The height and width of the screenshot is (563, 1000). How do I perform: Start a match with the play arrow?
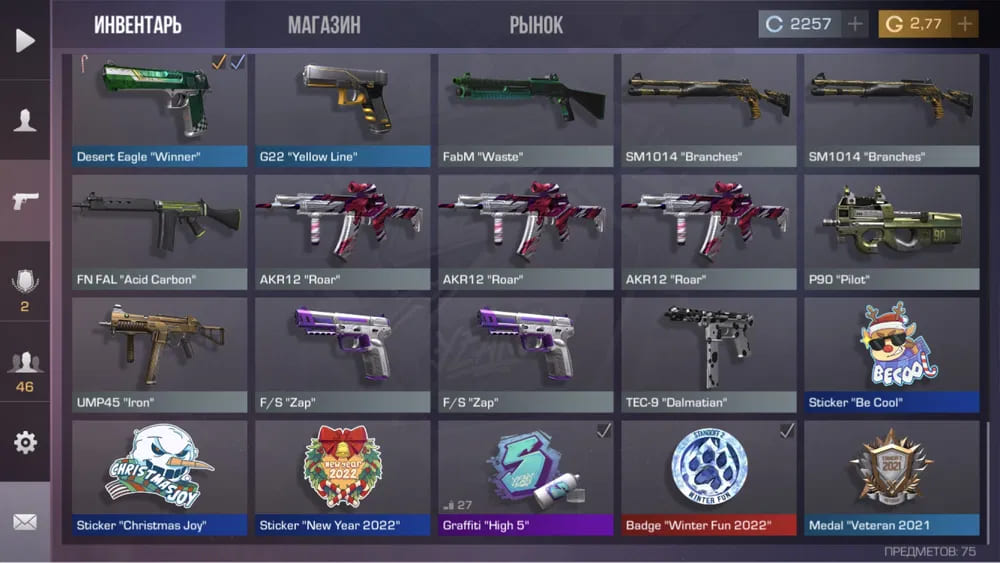tap(25, 41)
